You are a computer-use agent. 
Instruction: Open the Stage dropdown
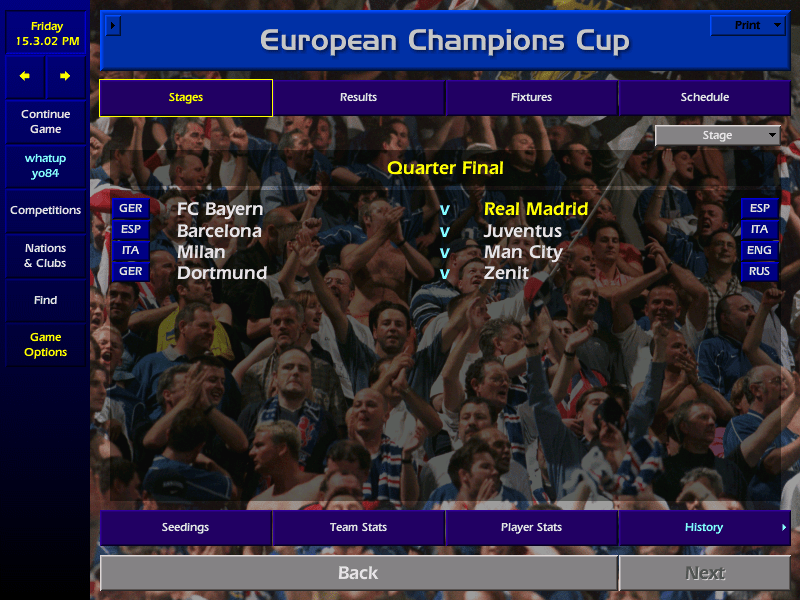(717, 135)
